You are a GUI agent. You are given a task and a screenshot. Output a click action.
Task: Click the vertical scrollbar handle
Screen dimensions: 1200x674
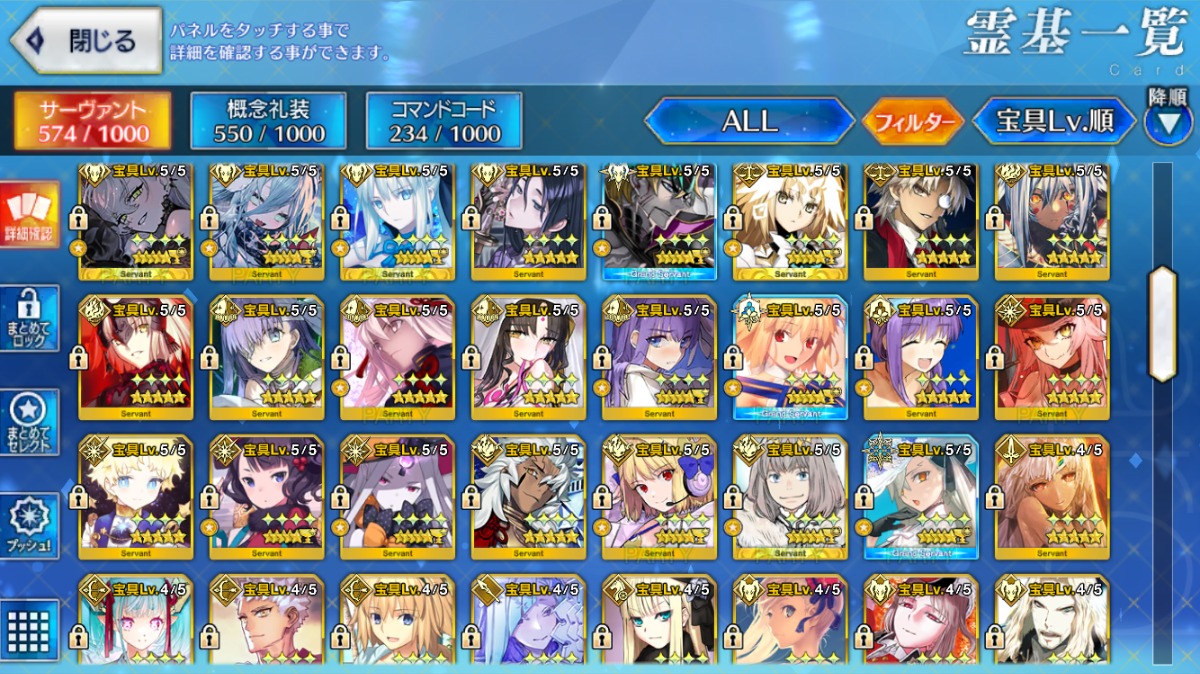[1163, 324]
